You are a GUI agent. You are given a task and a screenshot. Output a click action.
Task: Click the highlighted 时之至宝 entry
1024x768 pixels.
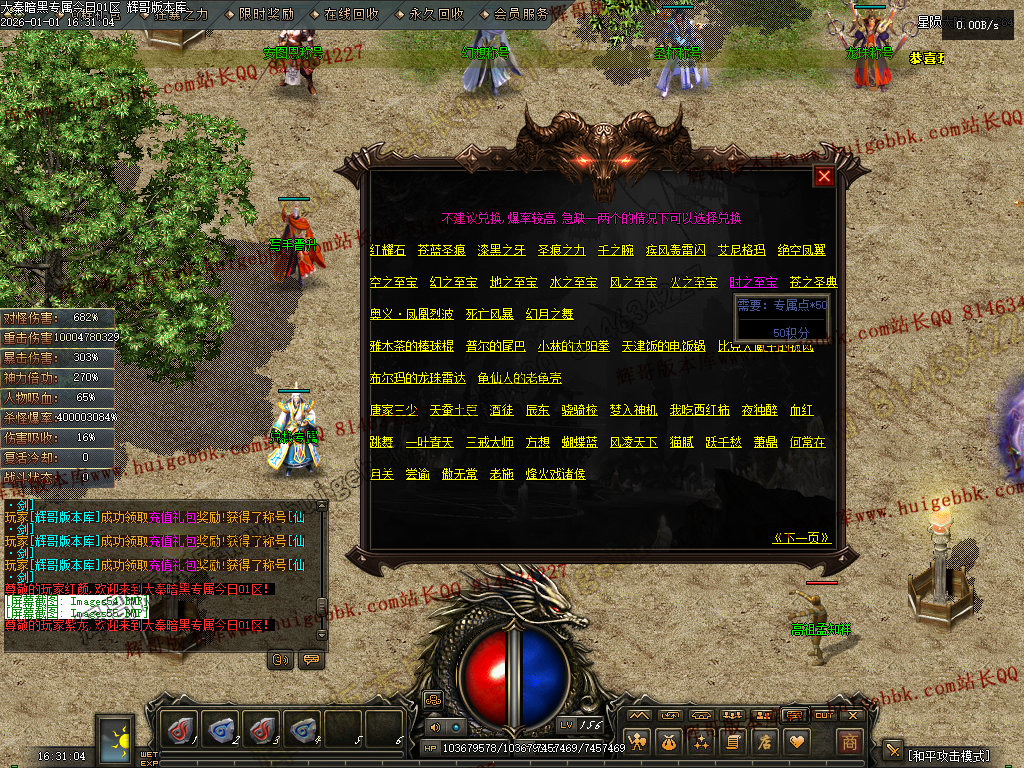point(753,283)
